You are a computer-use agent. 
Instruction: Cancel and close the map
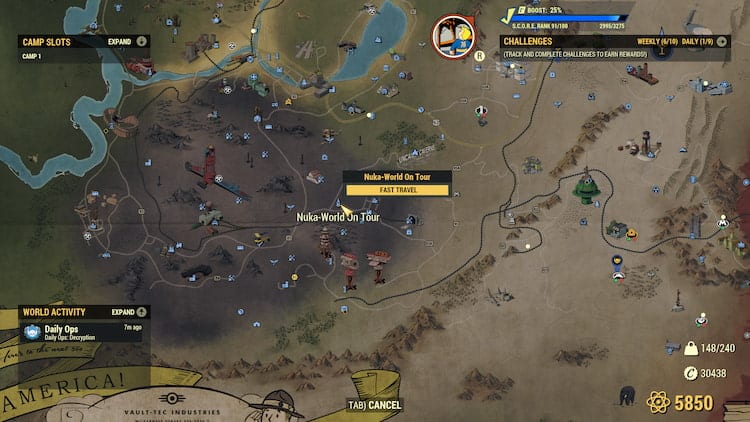tap(375, 405)
